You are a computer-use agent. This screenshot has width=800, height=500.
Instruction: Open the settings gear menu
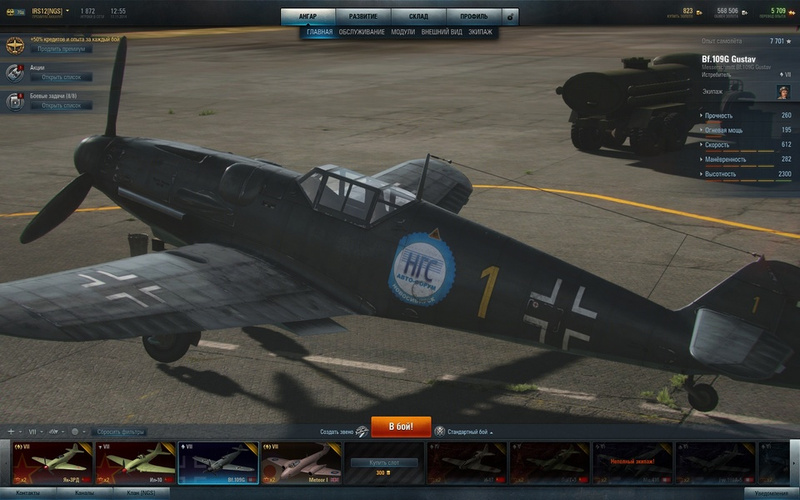pyautogui.click(x=511, y=16)
